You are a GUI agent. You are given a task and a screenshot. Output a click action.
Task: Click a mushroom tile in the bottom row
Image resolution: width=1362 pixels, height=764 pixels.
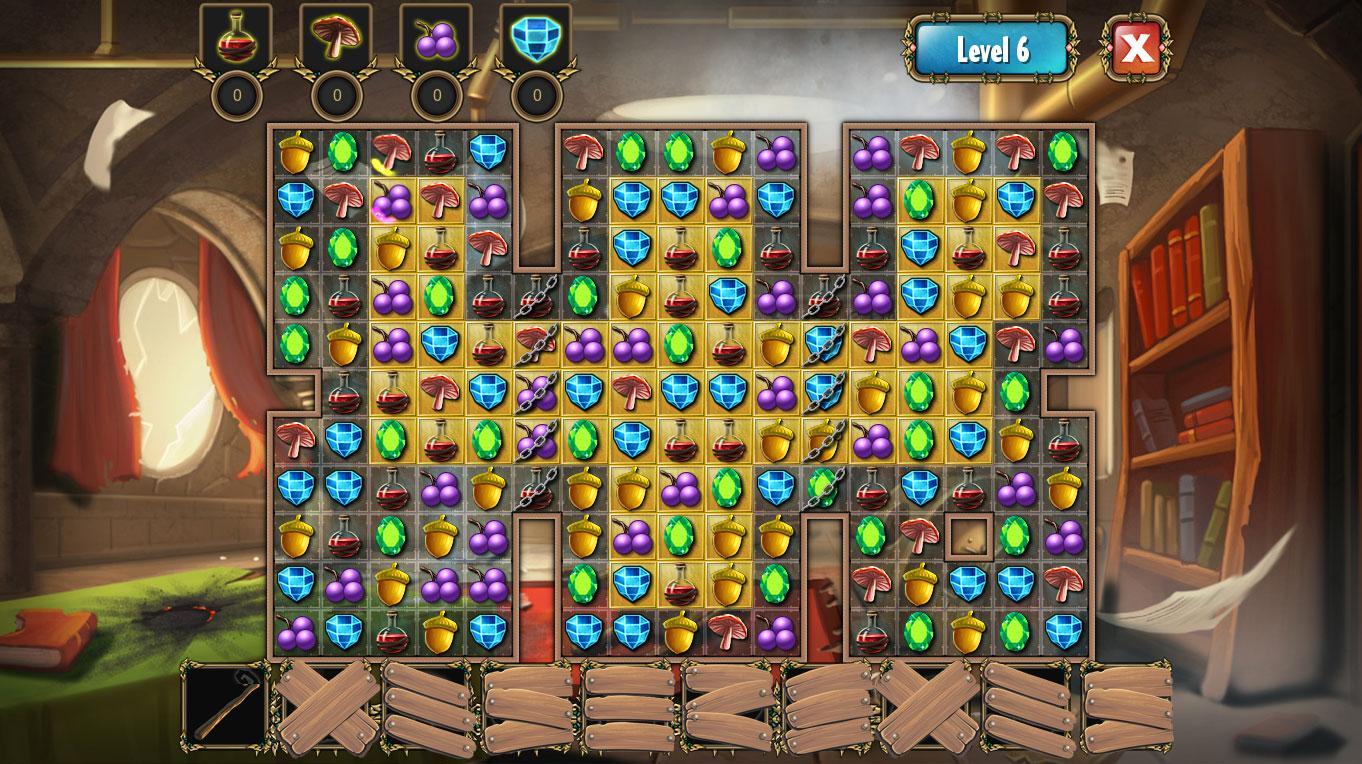729,632
